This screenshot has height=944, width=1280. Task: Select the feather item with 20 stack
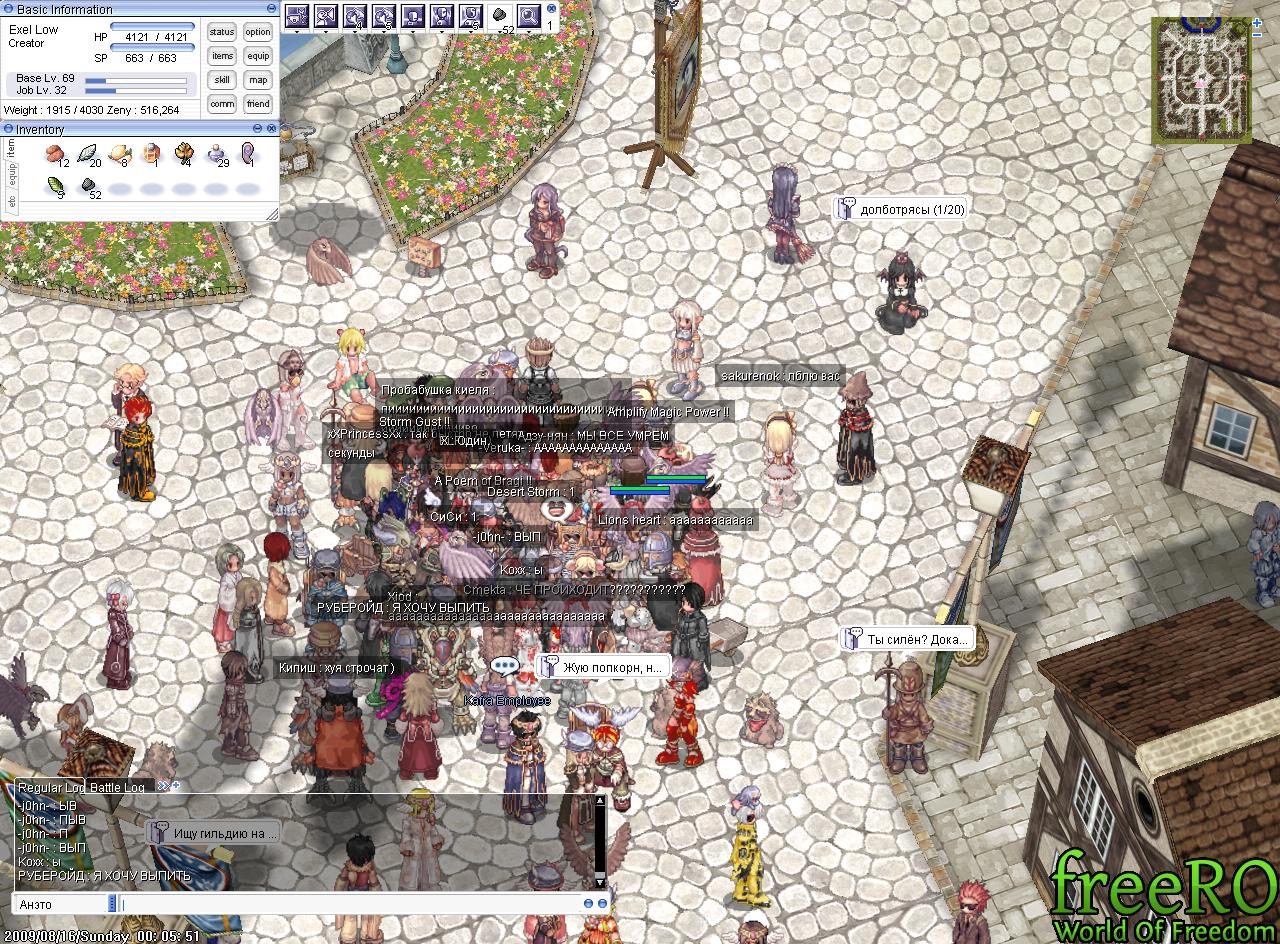89,154
